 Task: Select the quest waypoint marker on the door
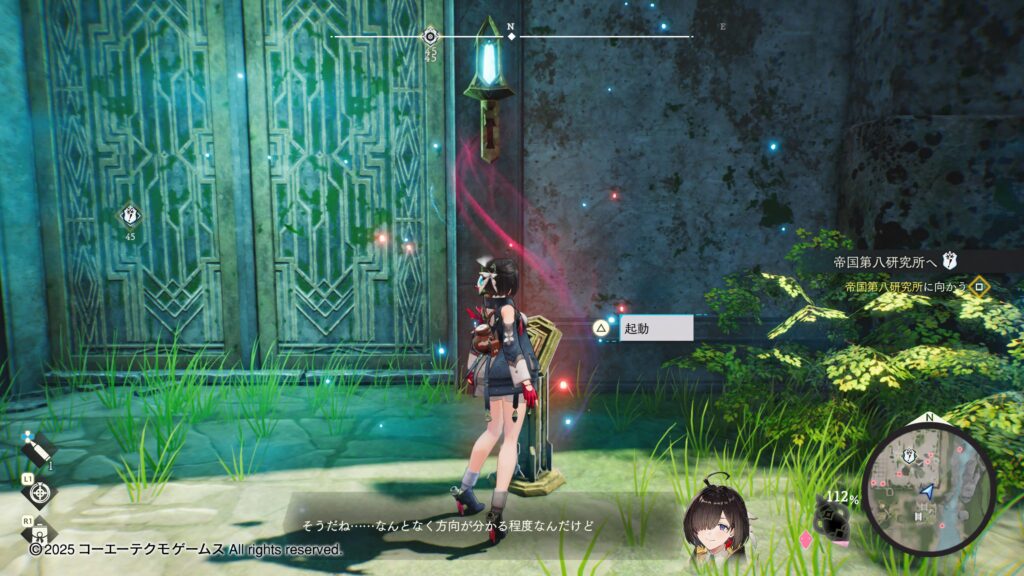coord(130,214)
